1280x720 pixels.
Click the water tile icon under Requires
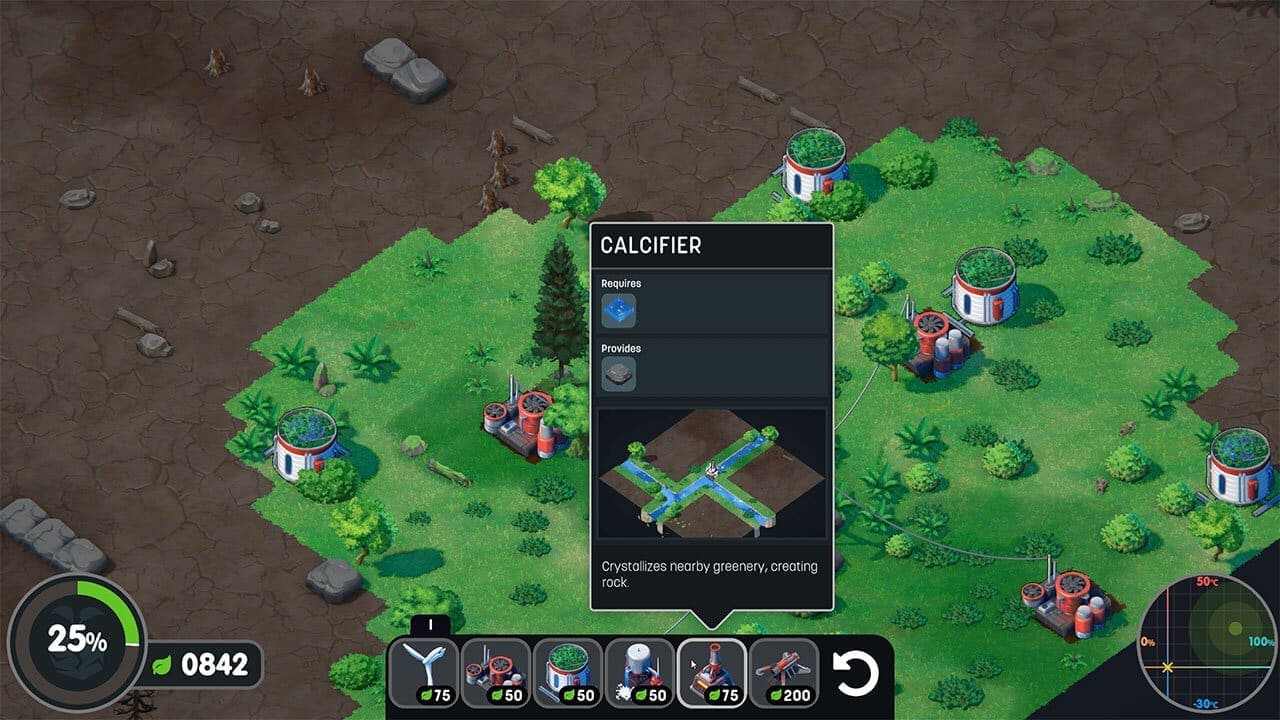[x=621, y=313]
